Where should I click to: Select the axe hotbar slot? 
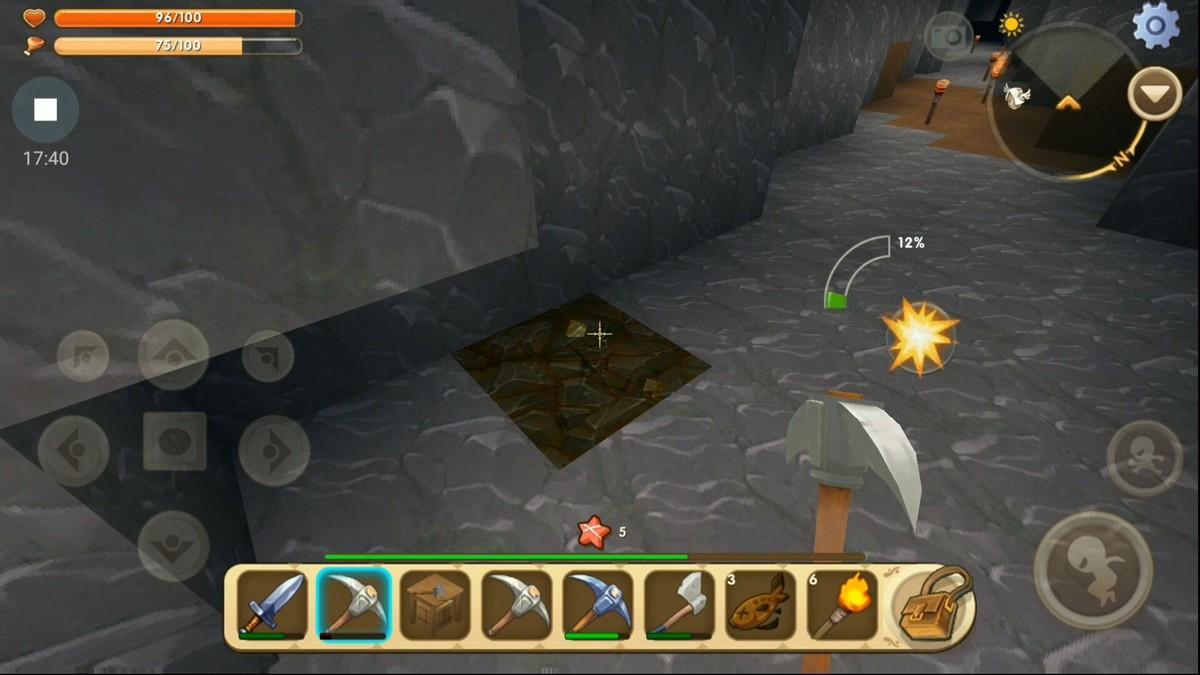coord(679,604)
